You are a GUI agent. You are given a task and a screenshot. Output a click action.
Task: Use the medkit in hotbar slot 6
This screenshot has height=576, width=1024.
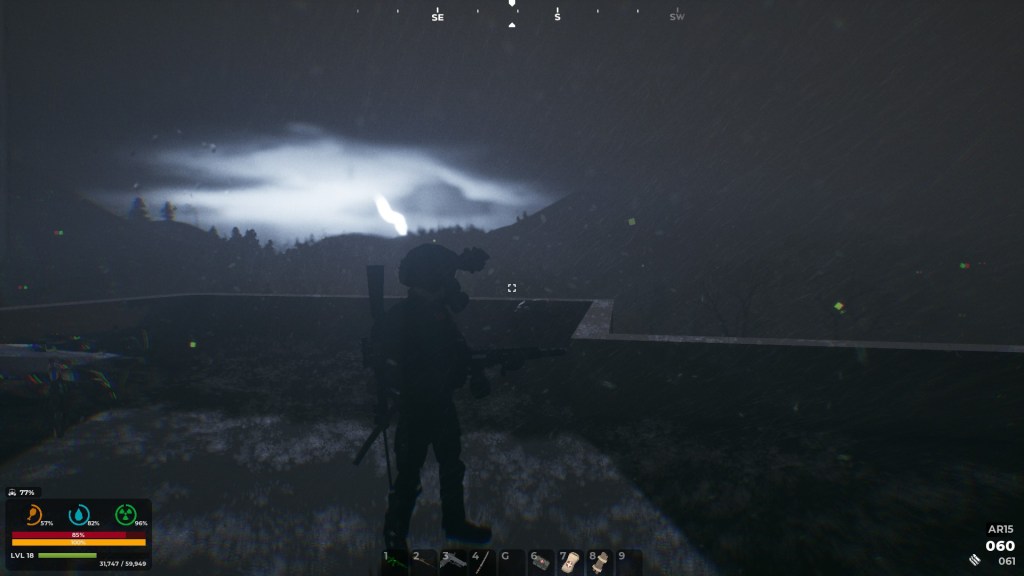point(540,563)
